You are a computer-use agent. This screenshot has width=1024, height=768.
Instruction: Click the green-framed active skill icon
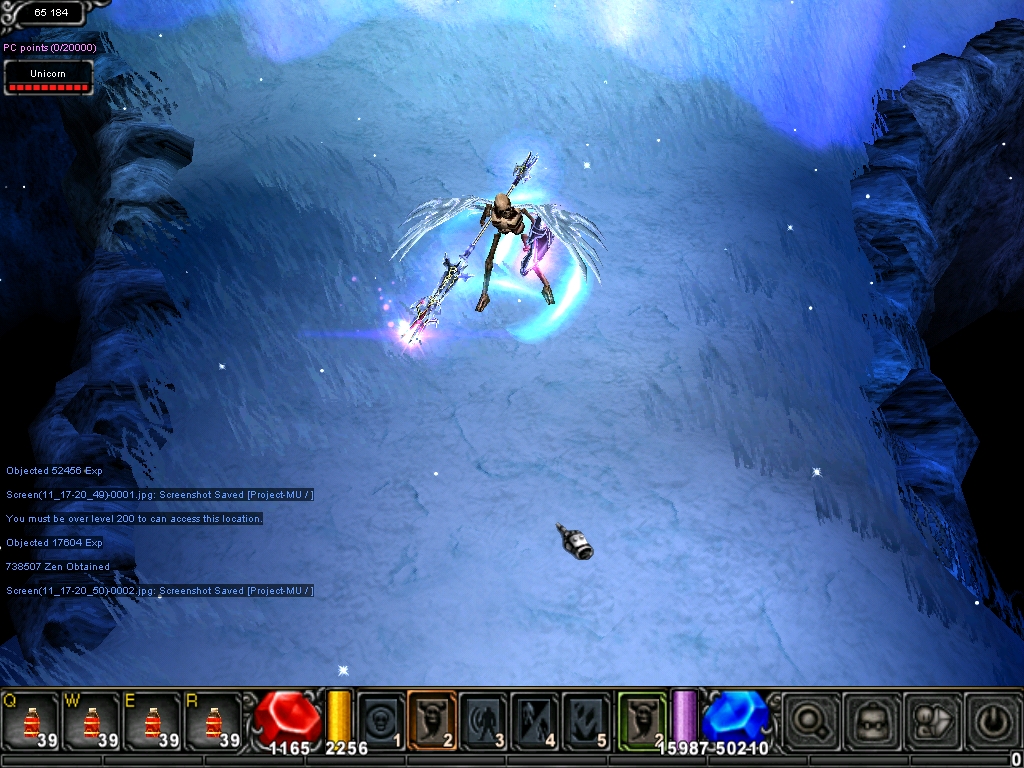(x=642, y=720)
